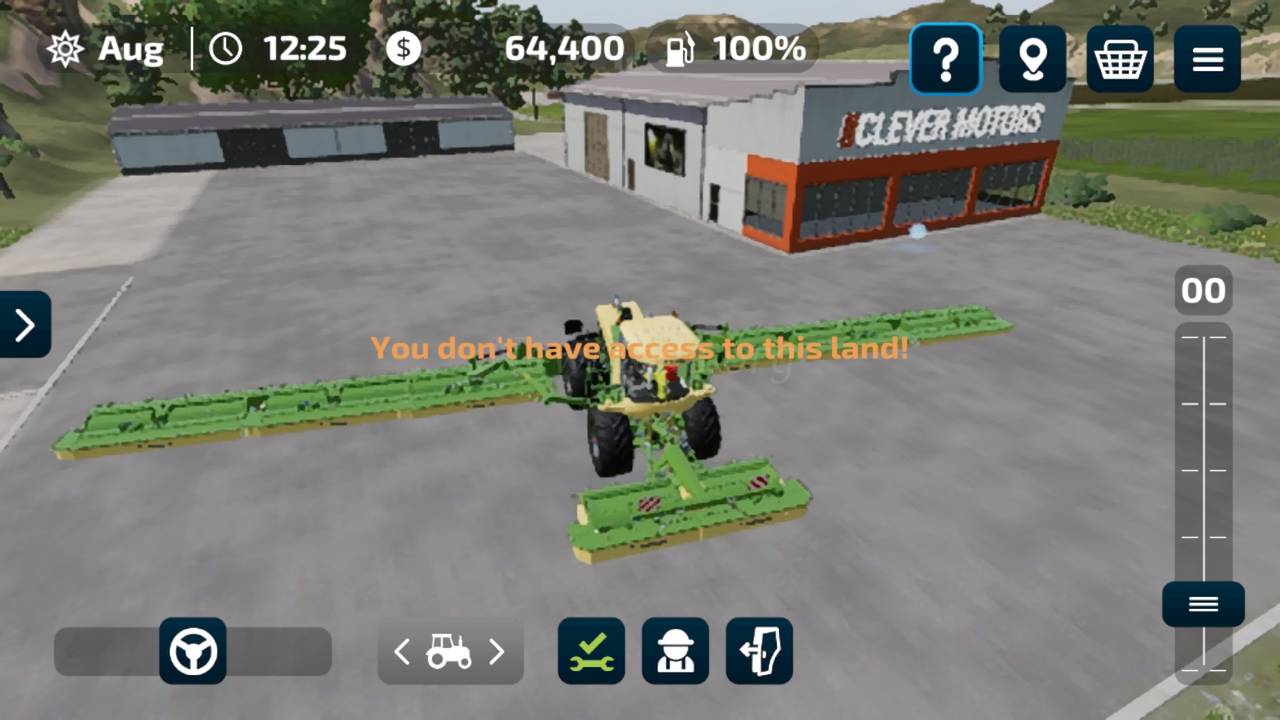Tap the steering wheel control

tap(193, 651)
